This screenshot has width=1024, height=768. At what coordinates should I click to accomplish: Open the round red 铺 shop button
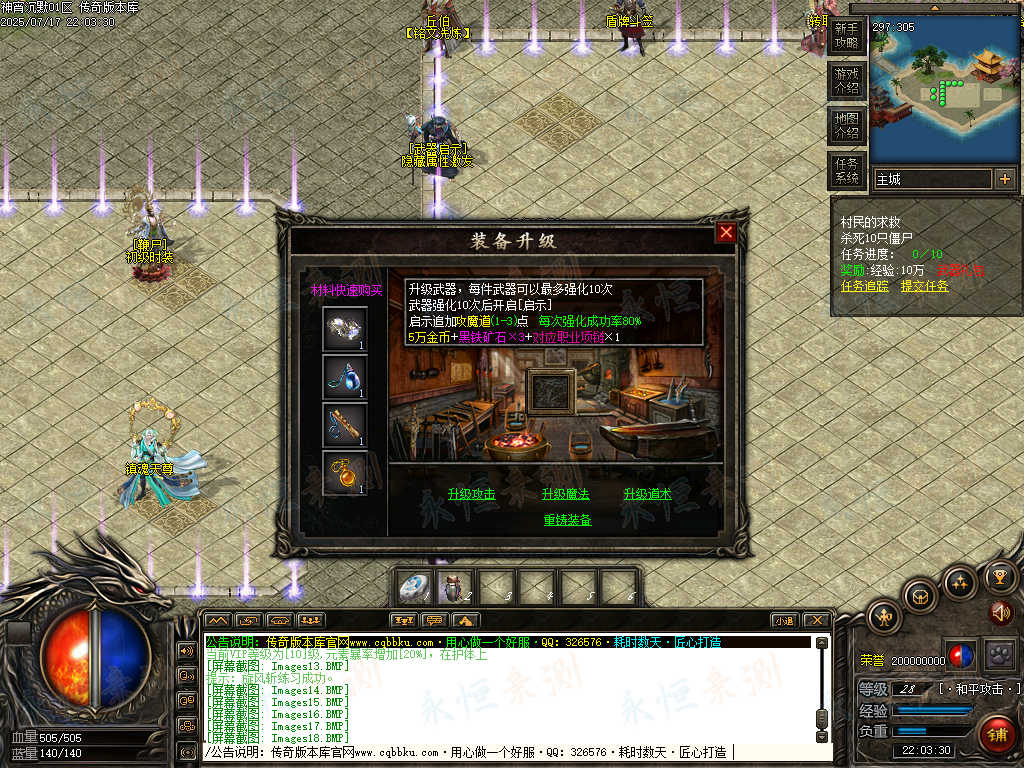click(996, 734)
